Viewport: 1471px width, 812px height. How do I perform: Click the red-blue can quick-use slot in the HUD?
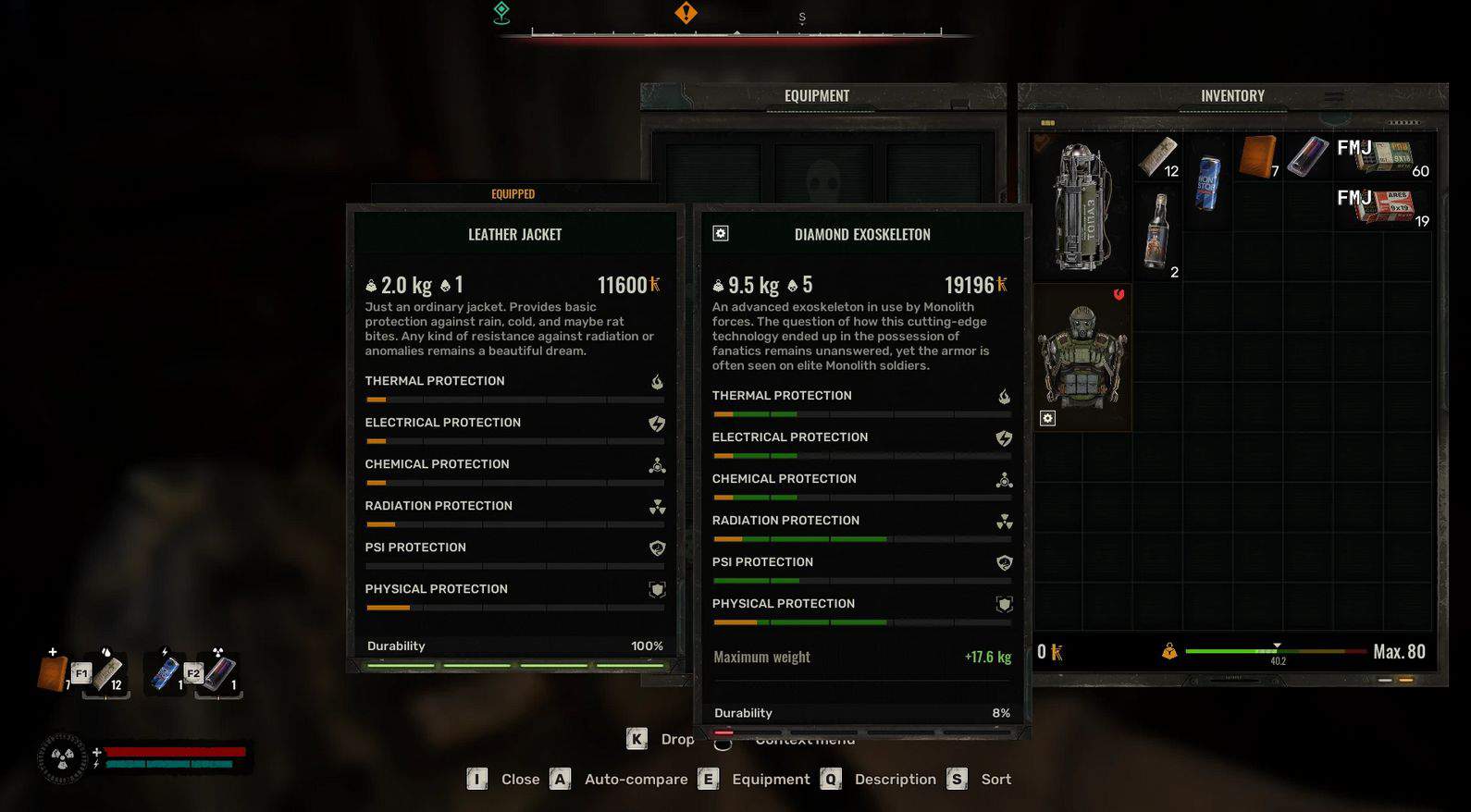coord(220,672)
